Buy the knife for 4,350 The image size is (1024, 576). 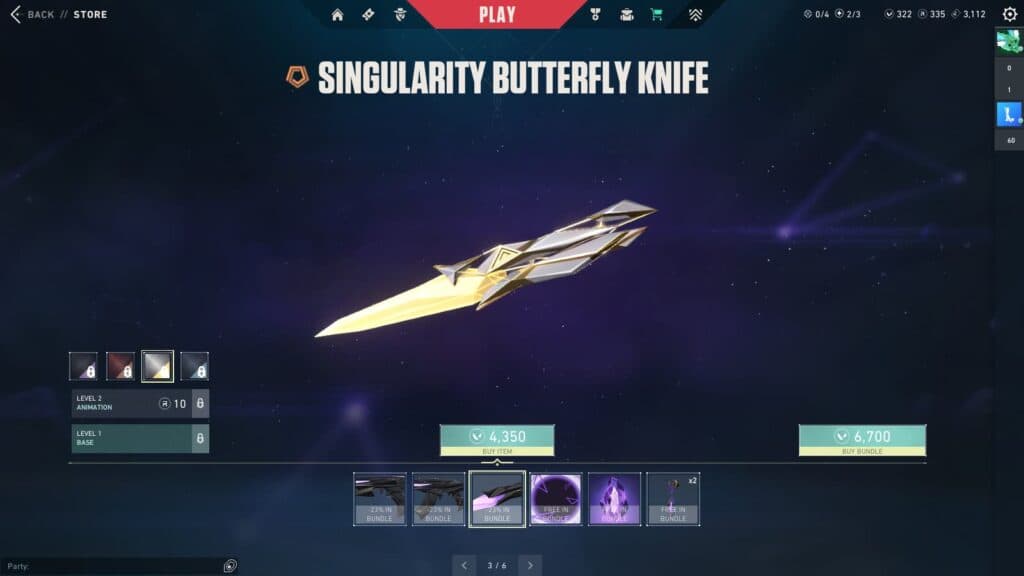tap(497, 437)
